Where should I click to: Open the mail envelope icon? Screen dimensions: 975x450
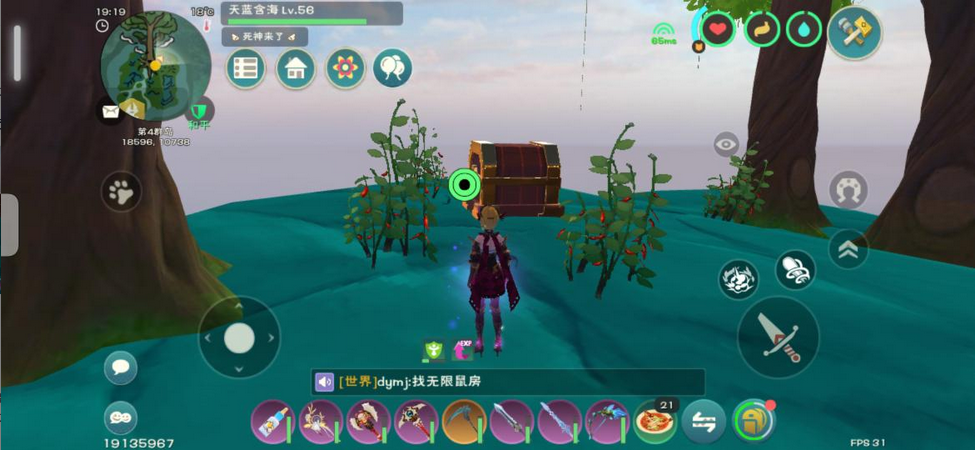[x=109, y=110]
